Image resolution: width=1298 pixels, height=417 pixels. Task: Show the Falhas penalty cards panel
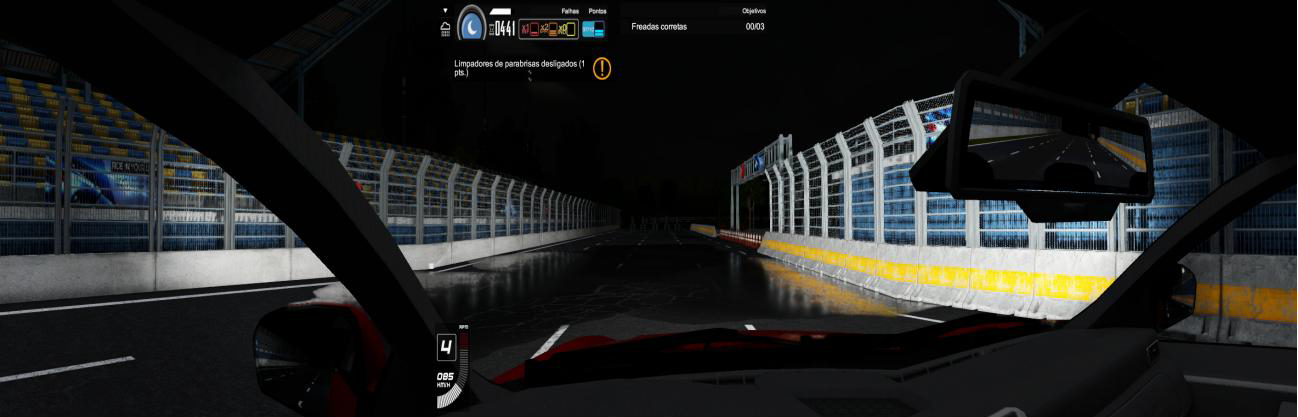[x=548, y=29]
